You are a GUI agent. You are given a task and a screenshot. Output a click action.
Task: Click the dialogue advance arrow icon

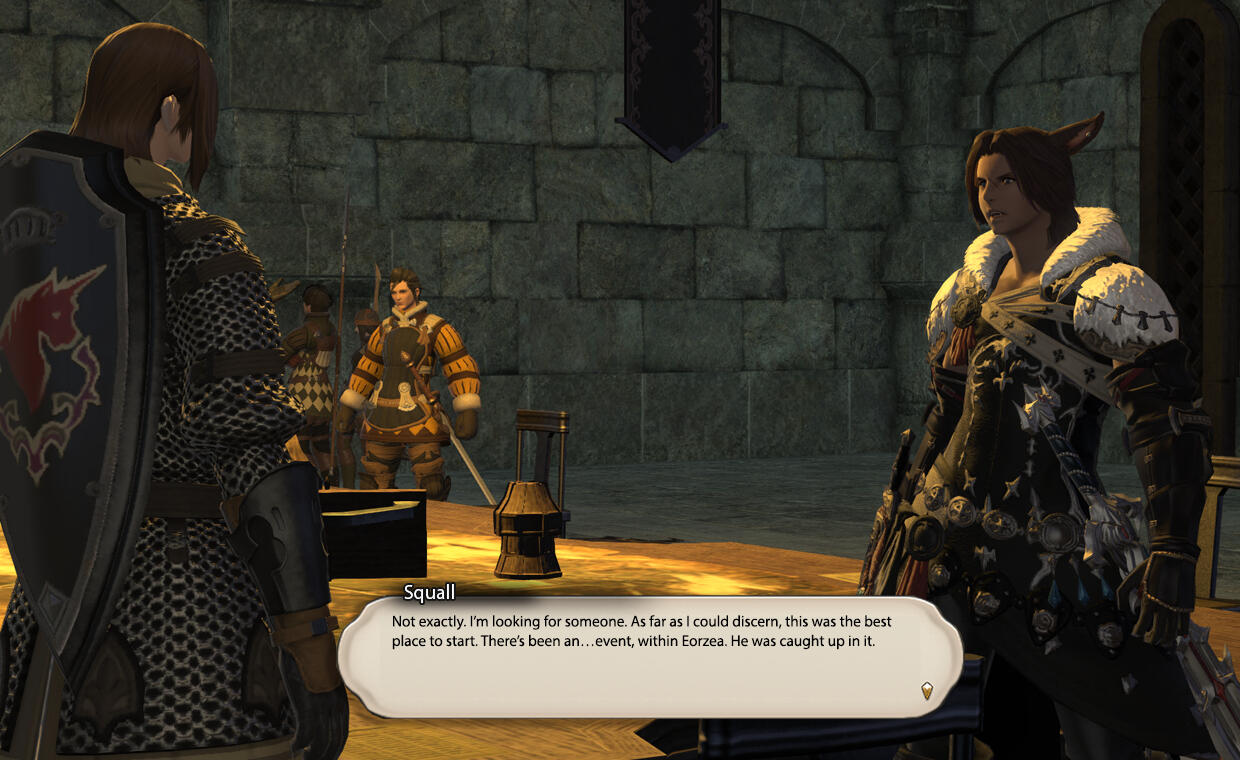(x=927, y=690)
